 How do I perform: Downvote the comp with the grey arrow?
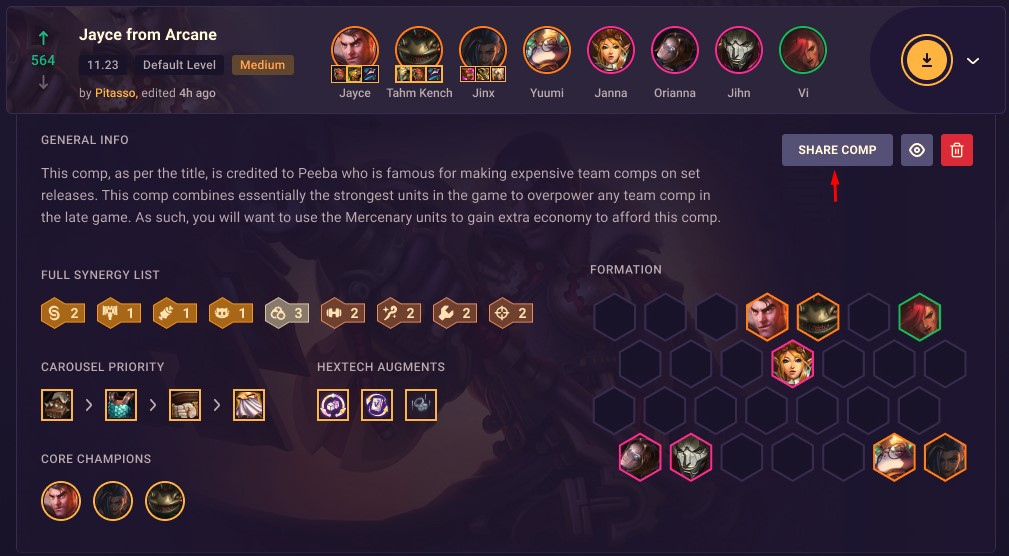(x=43, y=82)
